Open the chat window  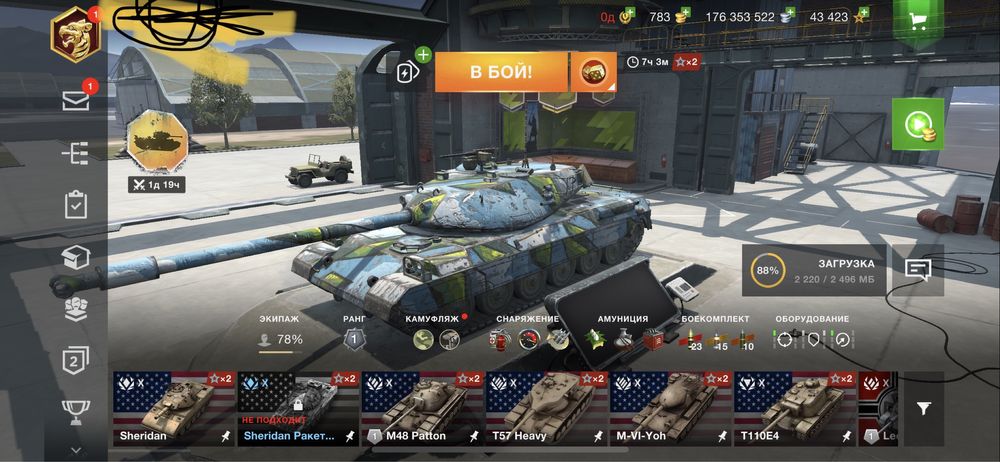click(918, 269)
